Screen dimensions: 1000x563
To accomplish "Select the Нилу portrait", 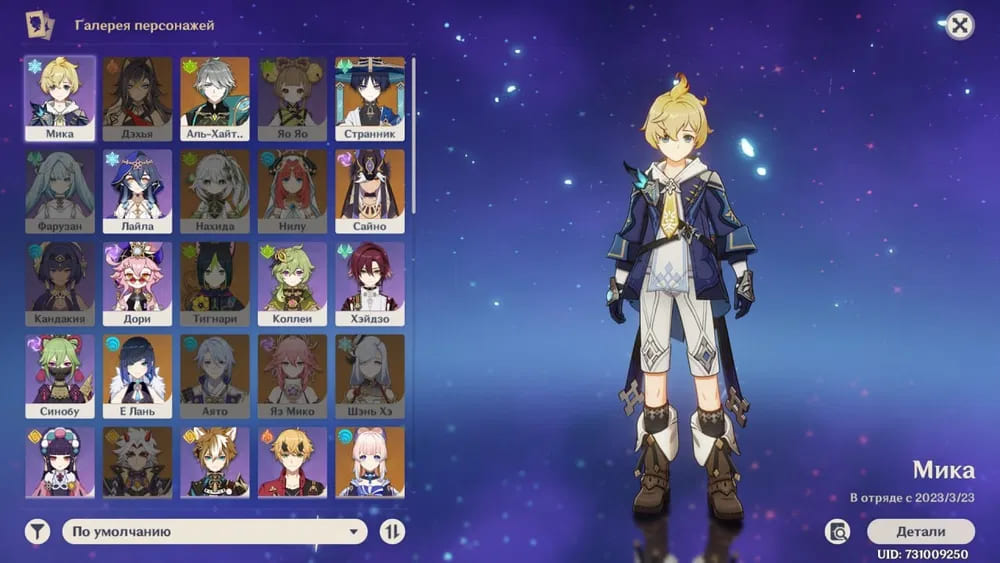I will 292,190.
